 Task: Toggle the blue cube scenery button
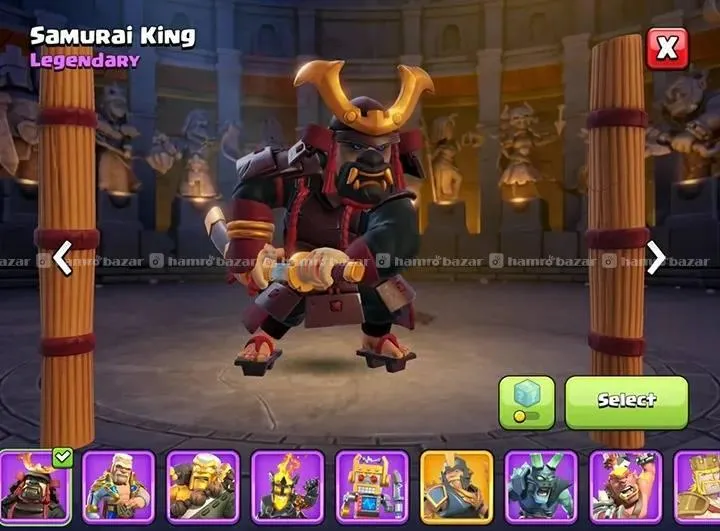click(x=527, y=402)
